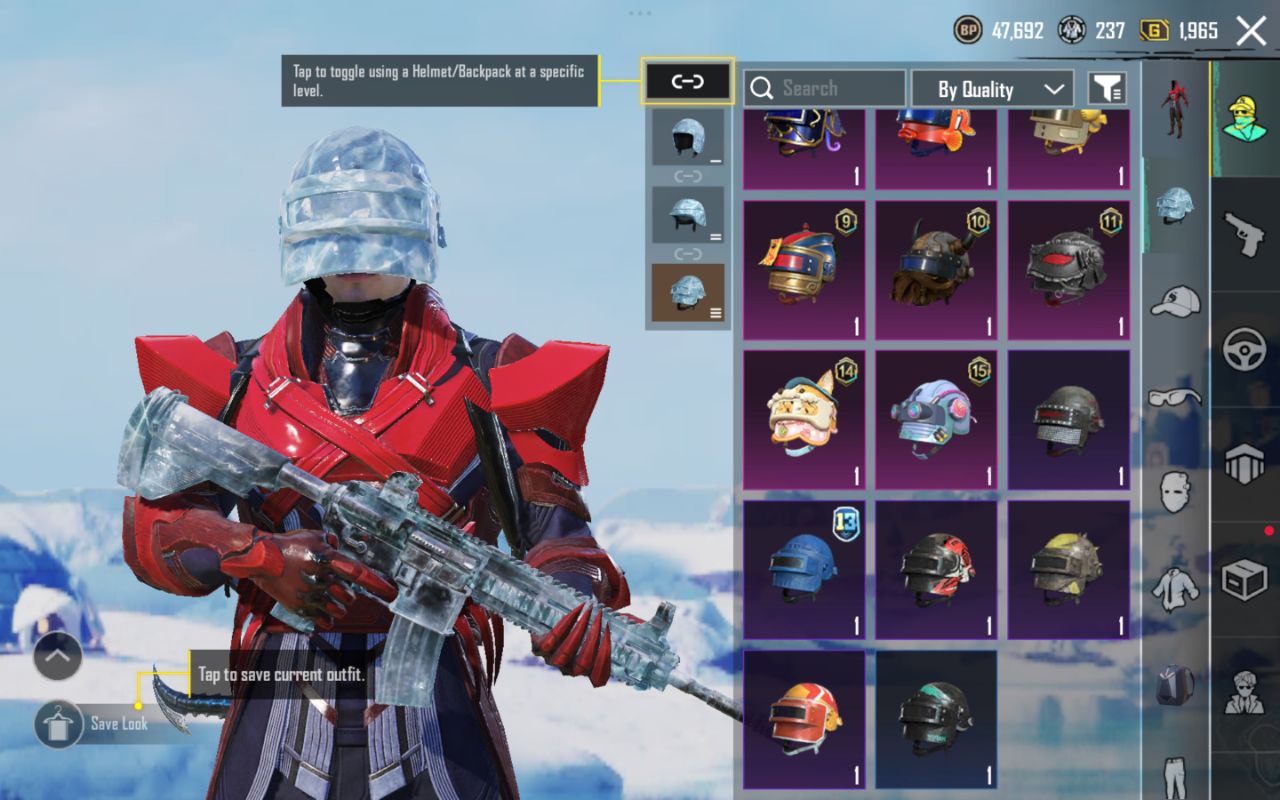The image size is (1280, 800).
Task: Choose the highlighted level 3 helmet slot
Action: click(688, 293)
